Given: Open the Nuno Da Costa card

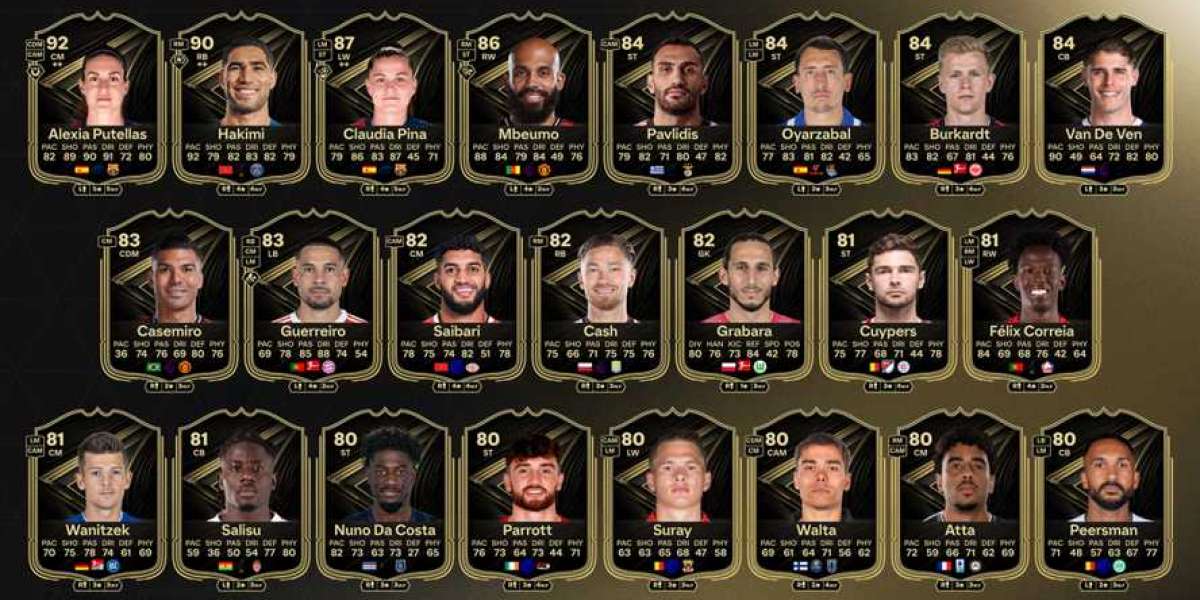Looking at the screenshot, I should point(384,495).
